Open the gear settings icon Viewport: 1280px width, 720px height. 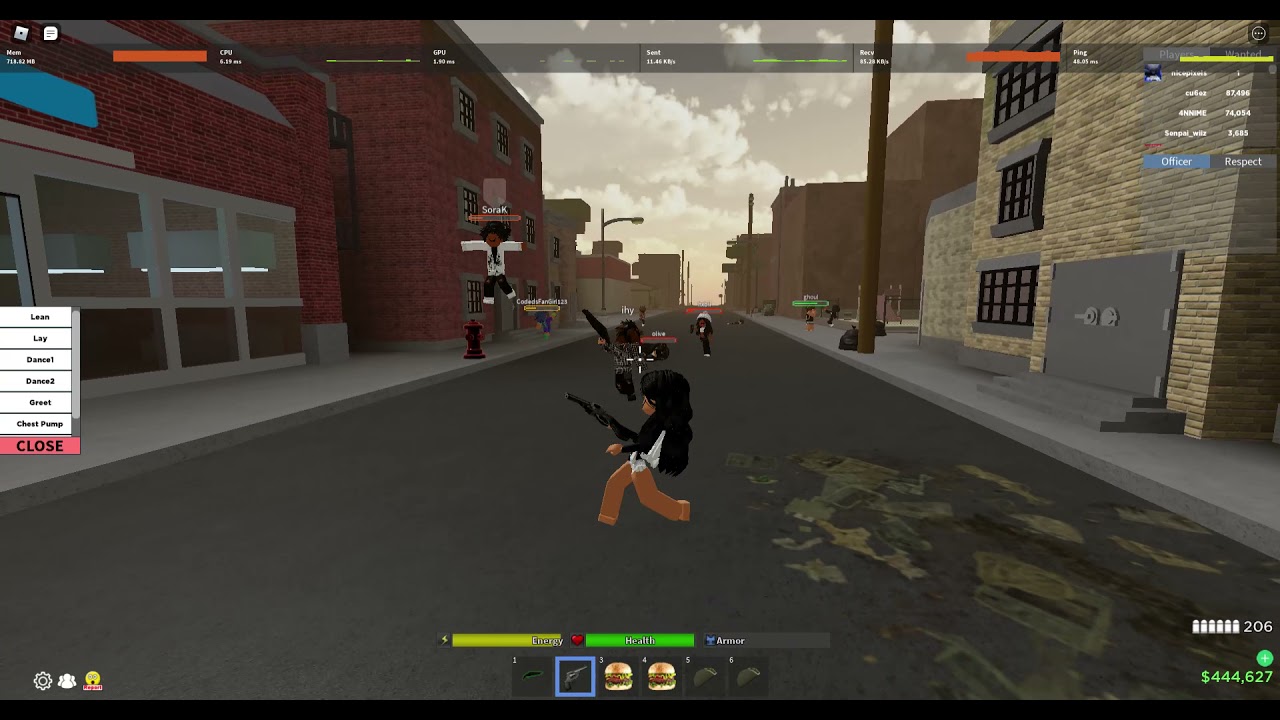pos(43,681)
